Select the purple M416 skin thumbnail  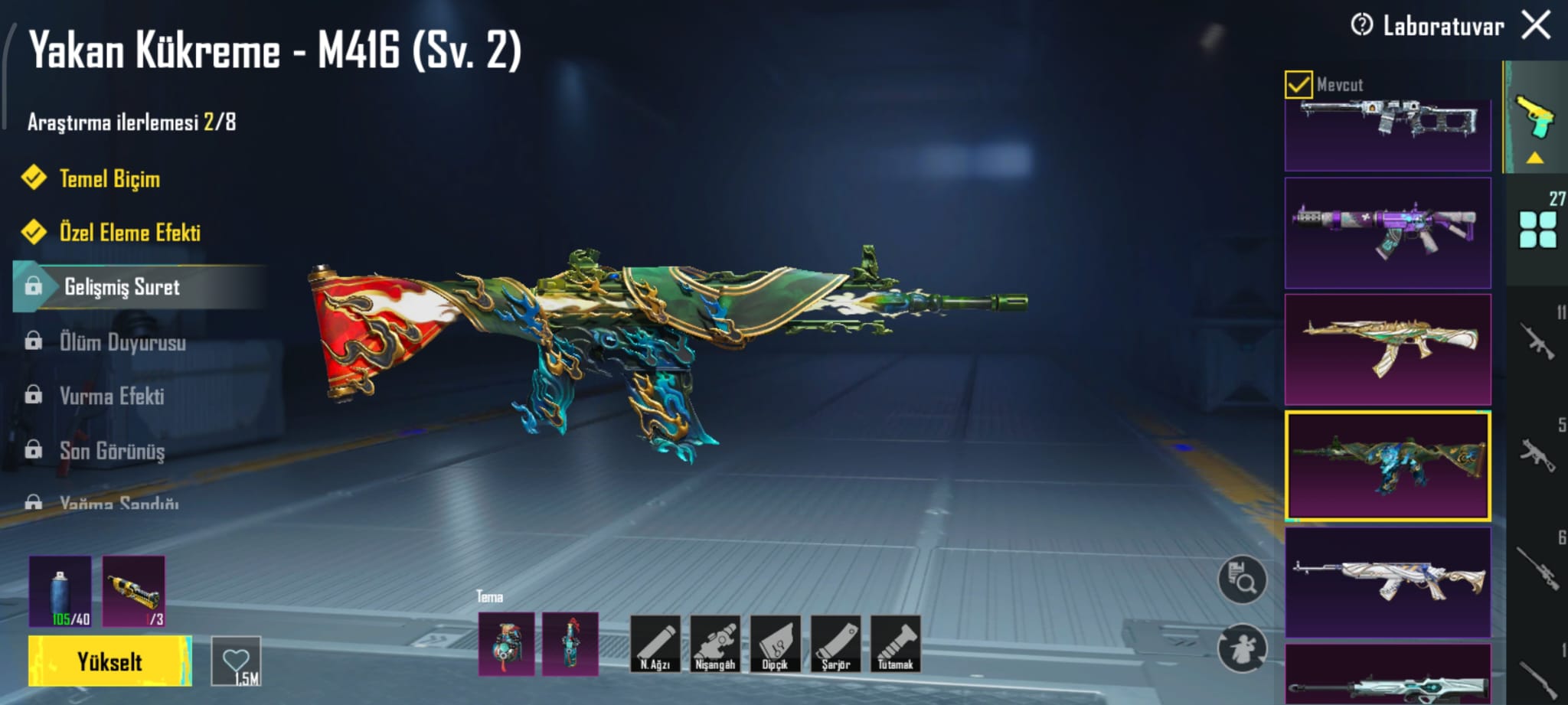pyautogui.click(x=1387, y=233)
